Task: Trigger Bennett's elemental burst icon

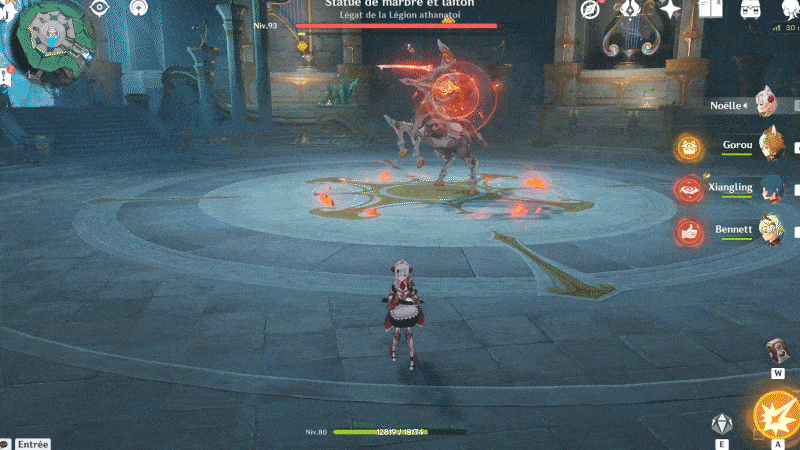Action: [688, 231]
